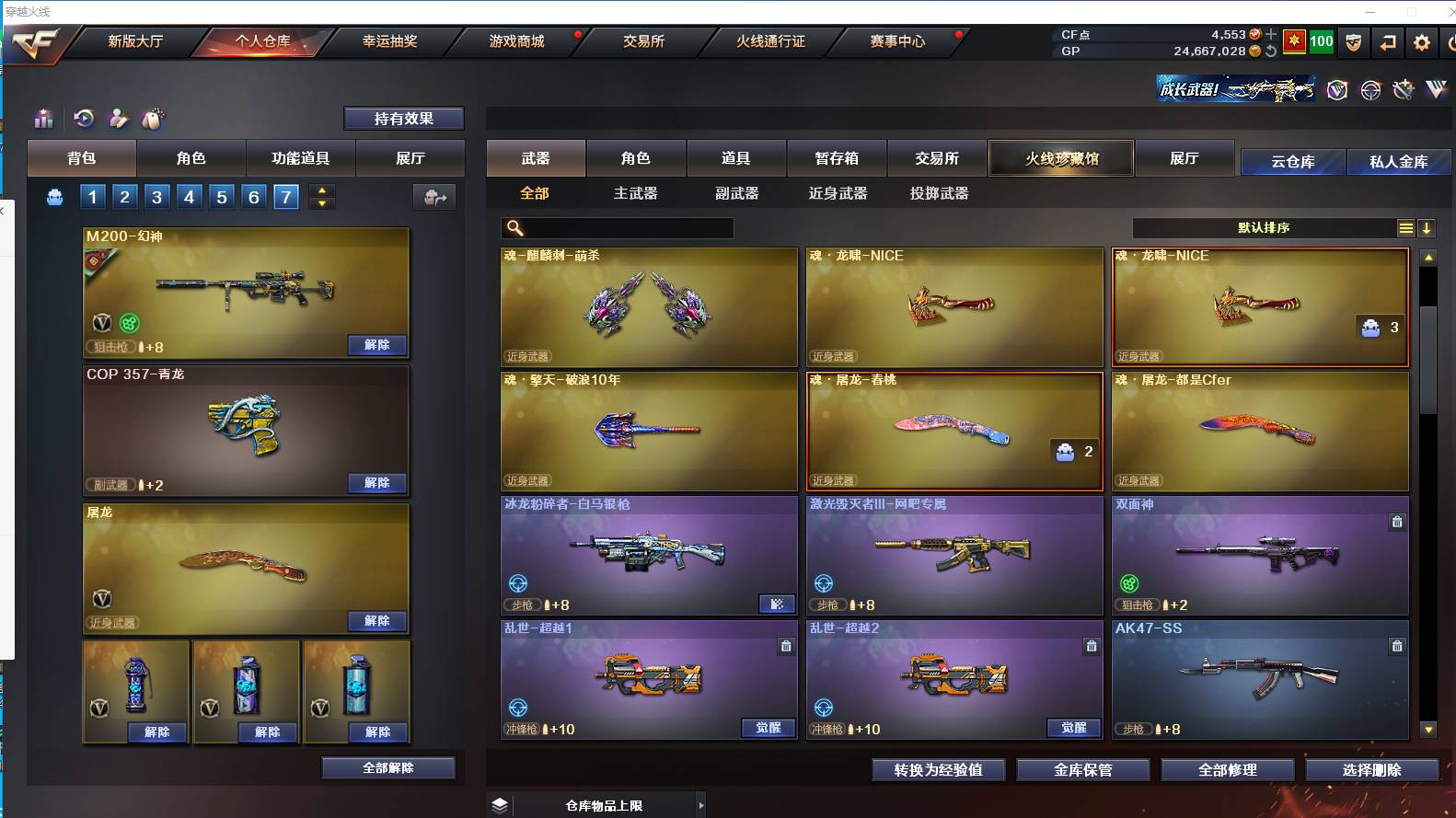The image size is (1456, 818).
Task: Switch to the 私人金库 private vault view
Action: tap(1400, 161)
